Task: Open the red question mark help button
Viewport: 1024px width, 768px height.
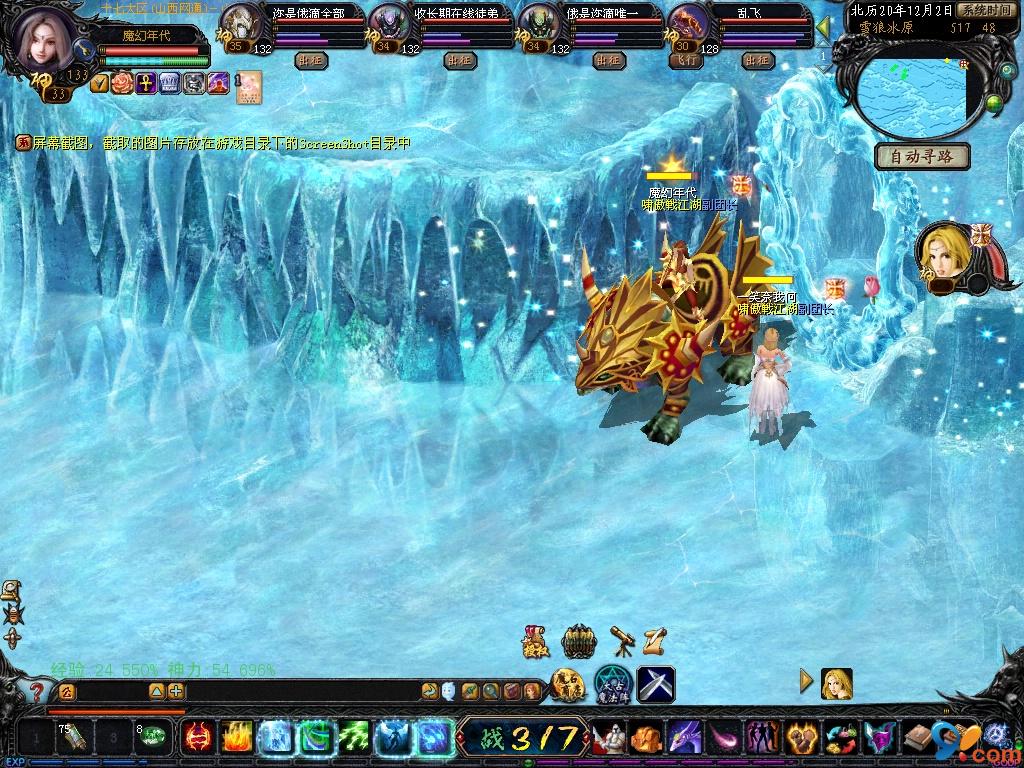Action: (x=37, y=691)
